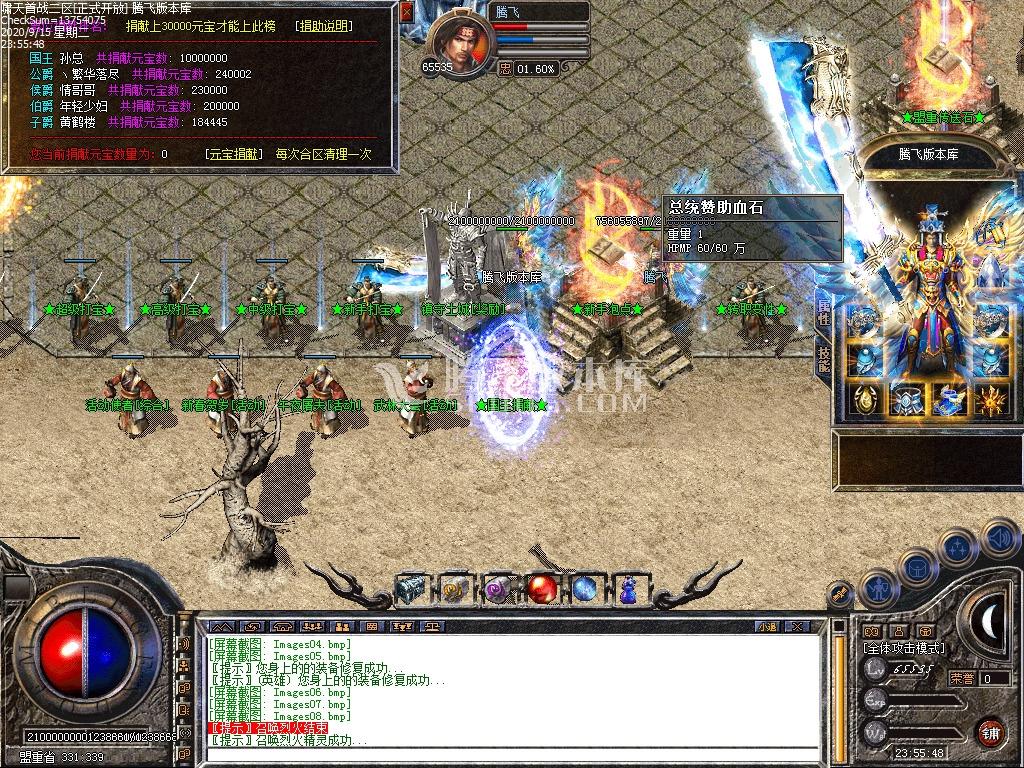Select the blue potion bottle slot
The image size is (1024, 768).
click(x=628, y=590)
